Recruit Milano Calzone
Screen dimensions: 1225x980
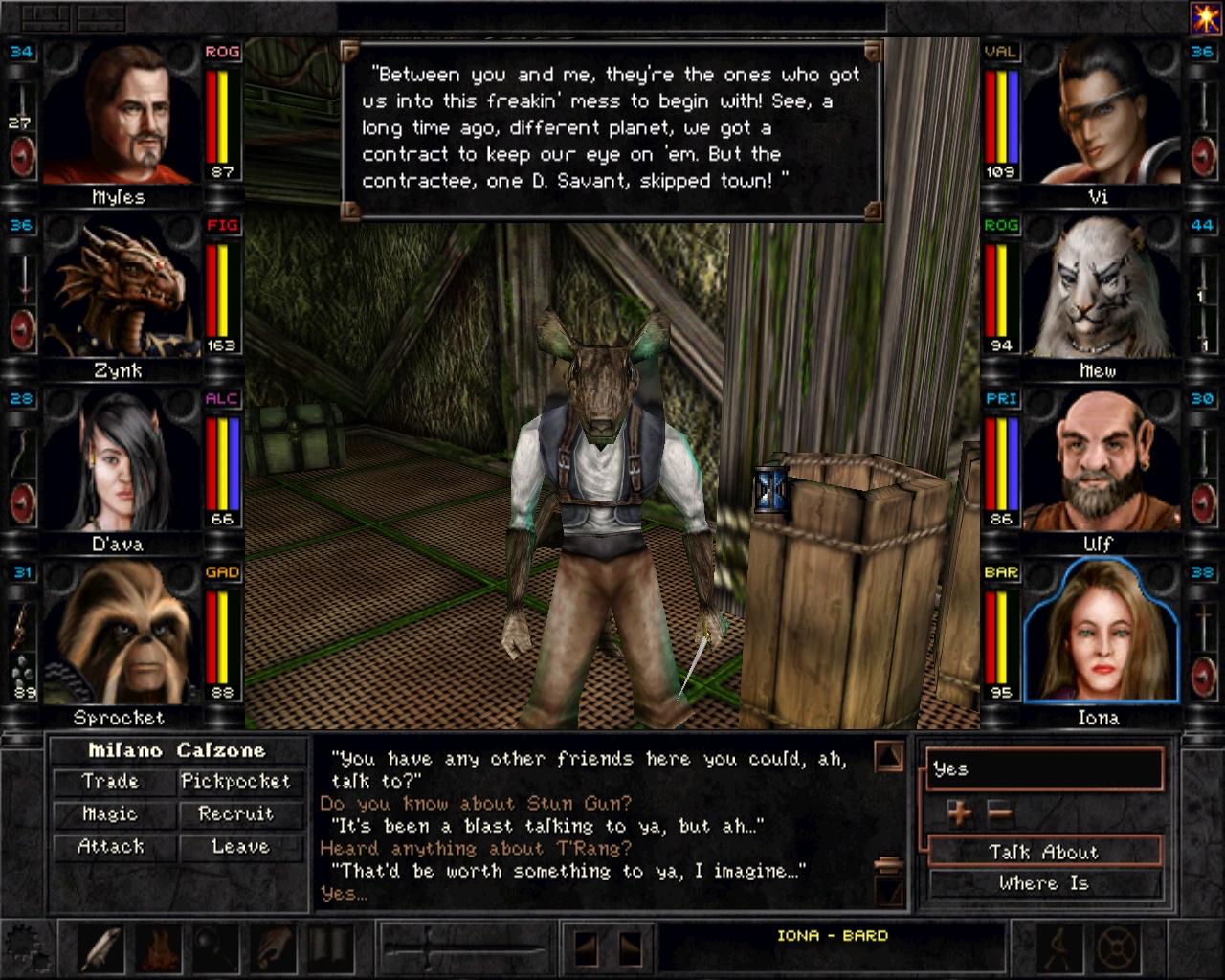tap(235, 814)
